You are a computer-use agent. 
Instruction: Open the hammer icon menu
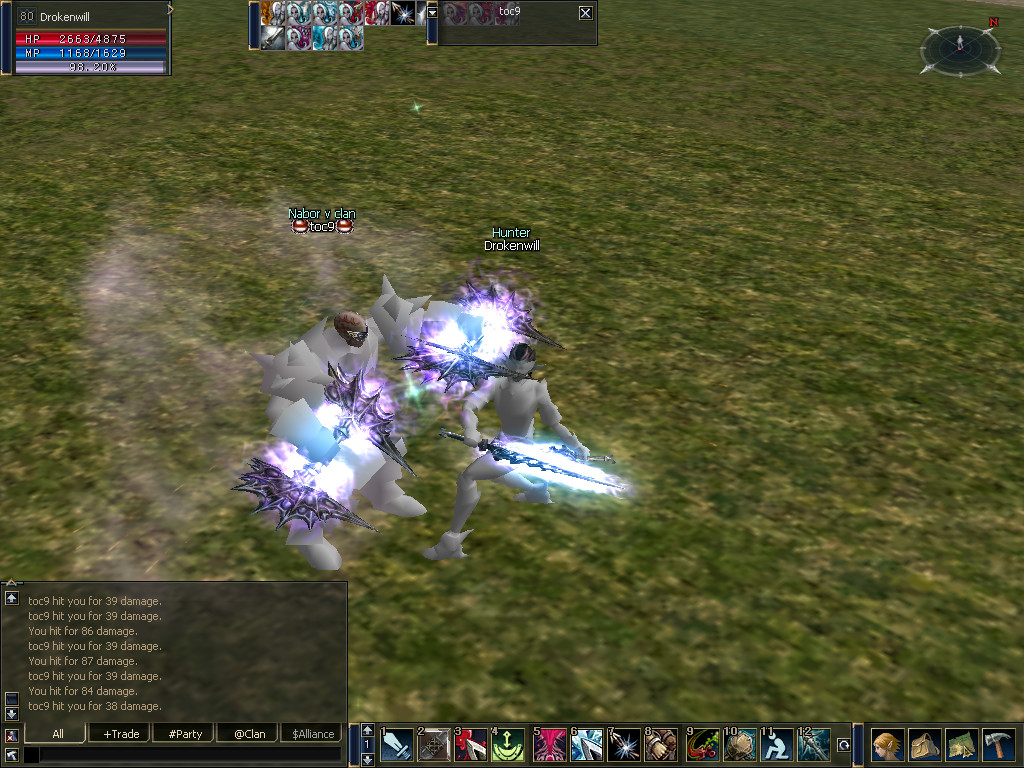pyautogui.click(x=998, y=745)
